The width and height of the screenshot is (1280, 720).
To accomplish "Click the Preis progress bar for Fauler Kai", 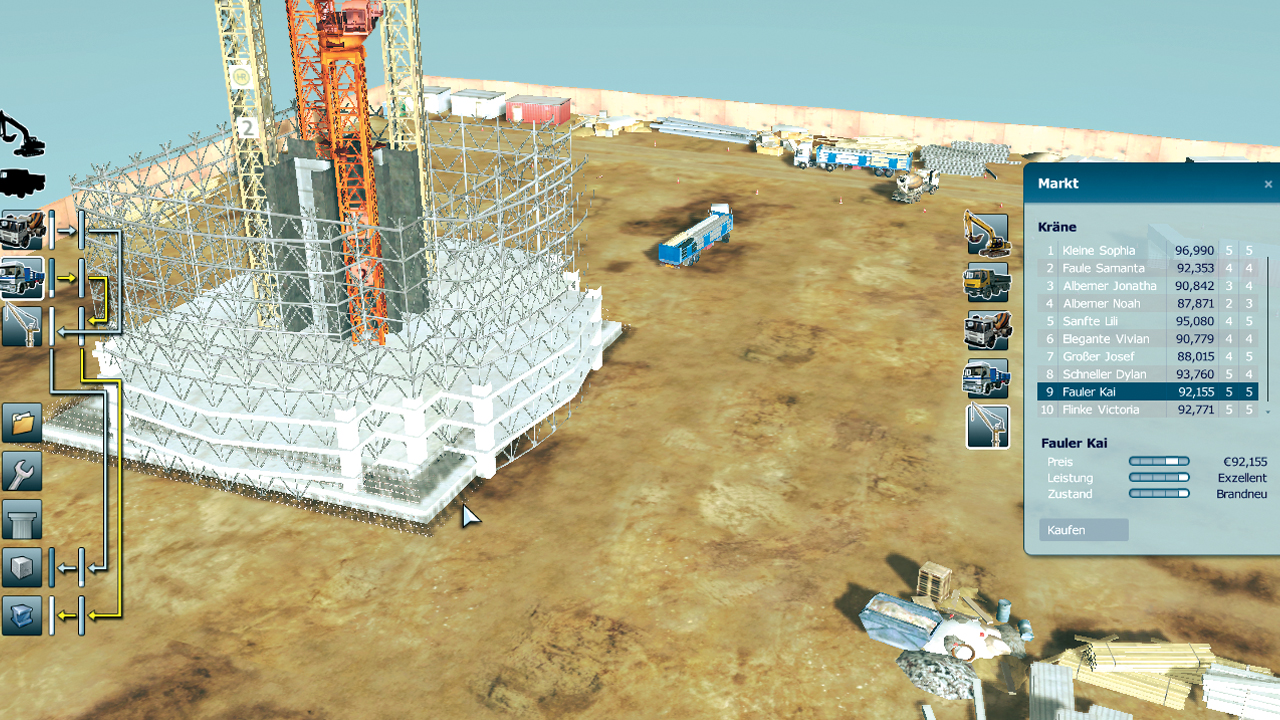I will coord(1159,461).
